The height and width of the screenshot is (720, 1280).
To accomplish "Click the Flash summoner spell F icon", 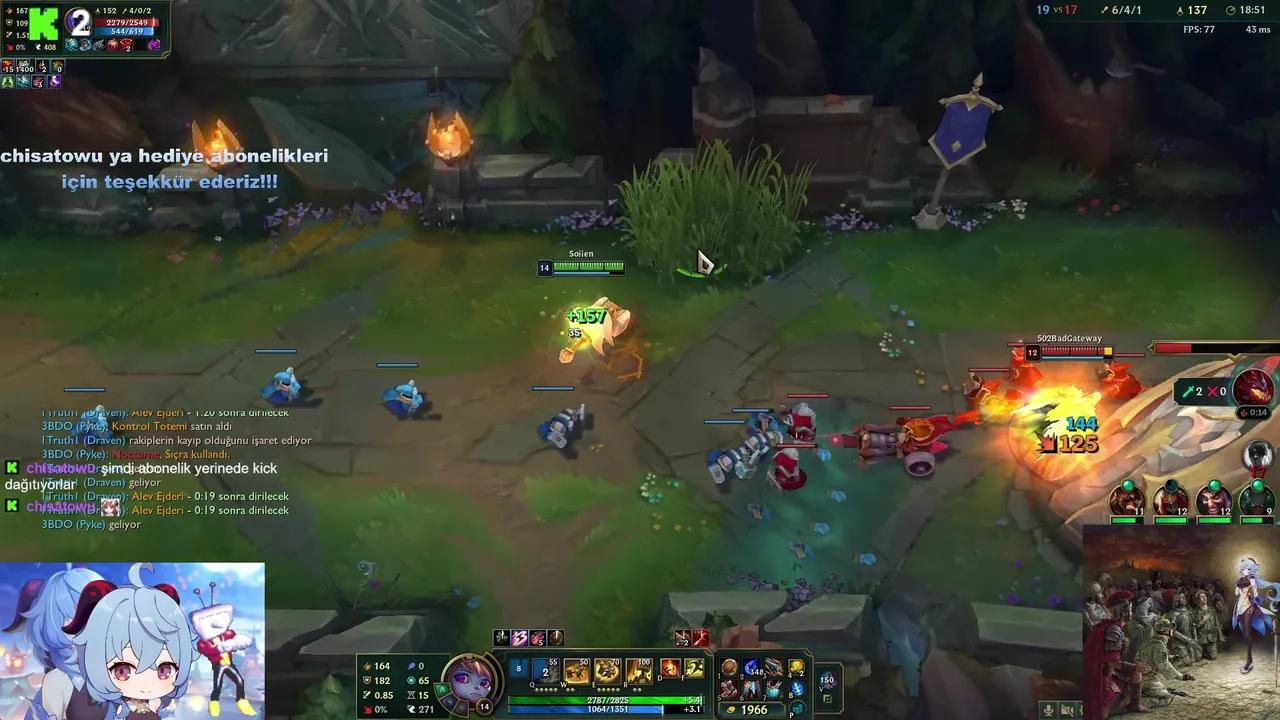I will 694,670.
